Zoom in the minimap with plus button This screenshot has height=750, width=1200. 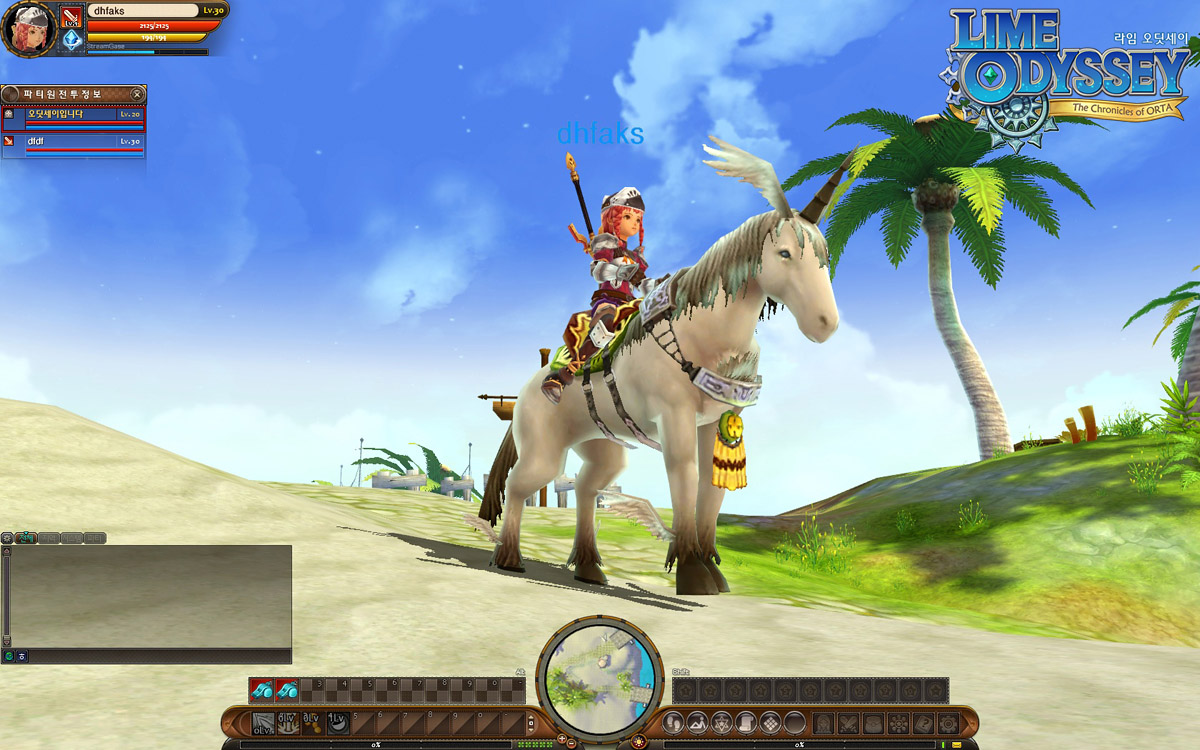pyautogui.click(x=561, y=741)
